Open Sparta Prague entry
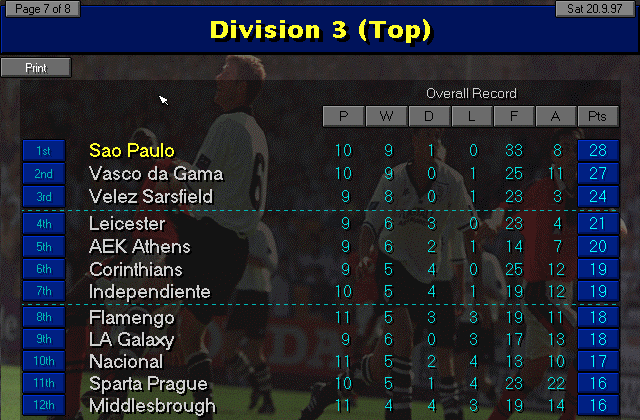Image resolution: width=640 pixels, height=420 pixels. tap(148, 384)
